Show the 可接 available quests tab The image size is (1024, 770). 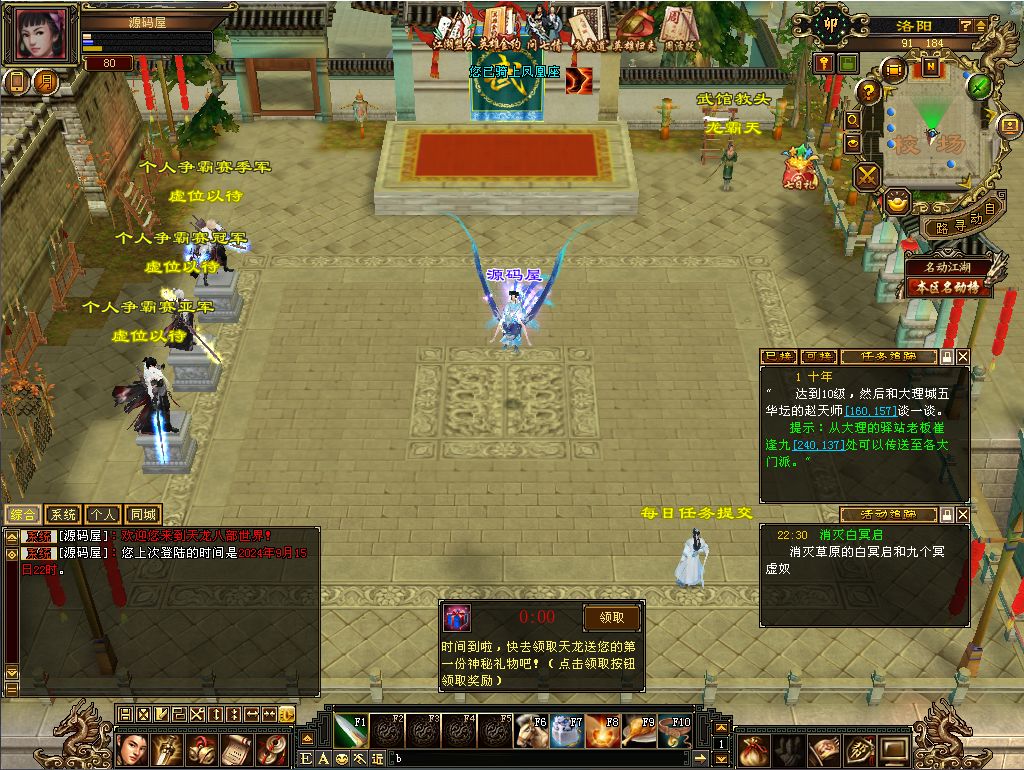pyautogui.click(x=818, y=357)
